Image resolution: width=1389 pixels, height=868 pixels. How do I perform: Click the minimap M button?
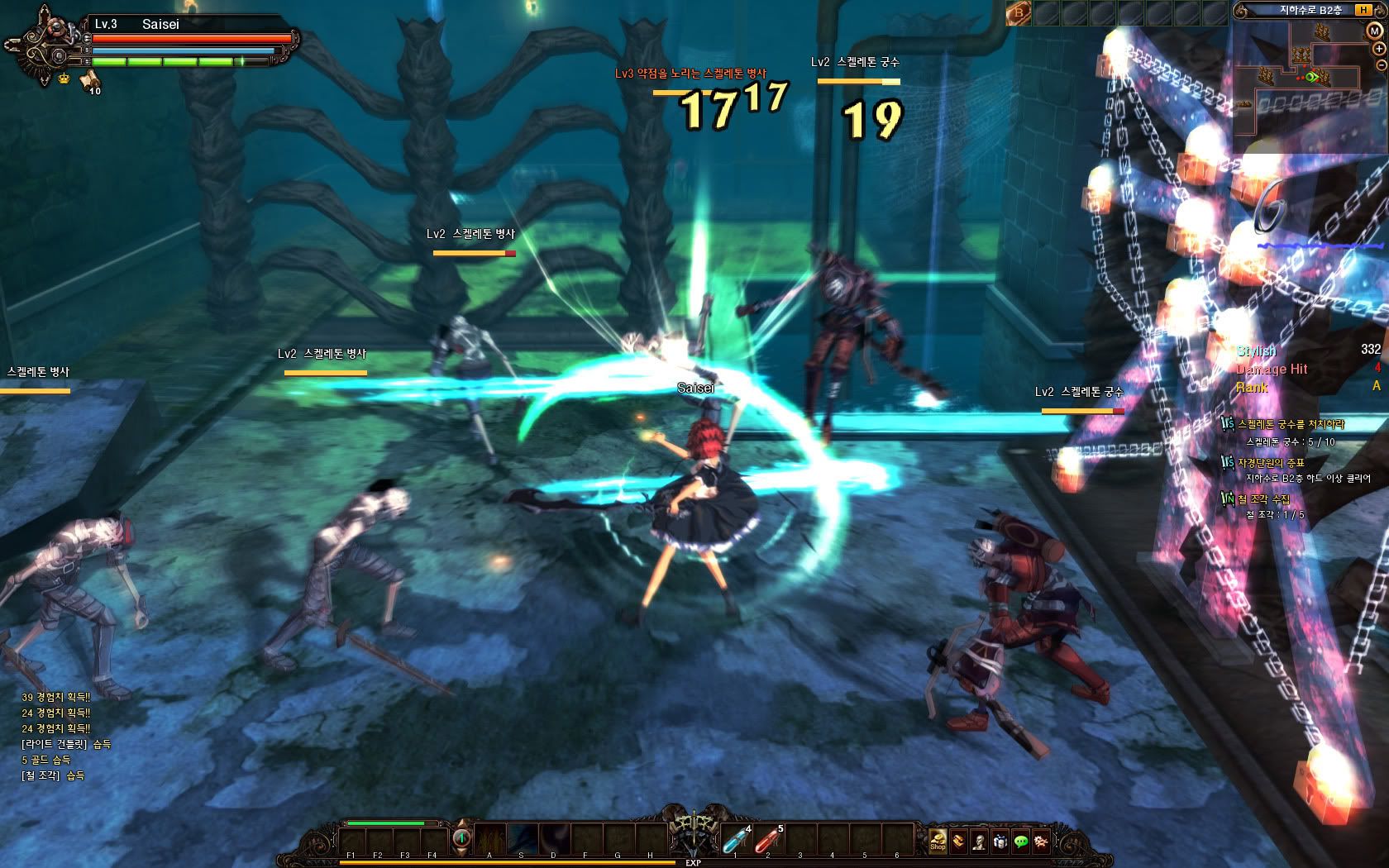[1374, 30]
